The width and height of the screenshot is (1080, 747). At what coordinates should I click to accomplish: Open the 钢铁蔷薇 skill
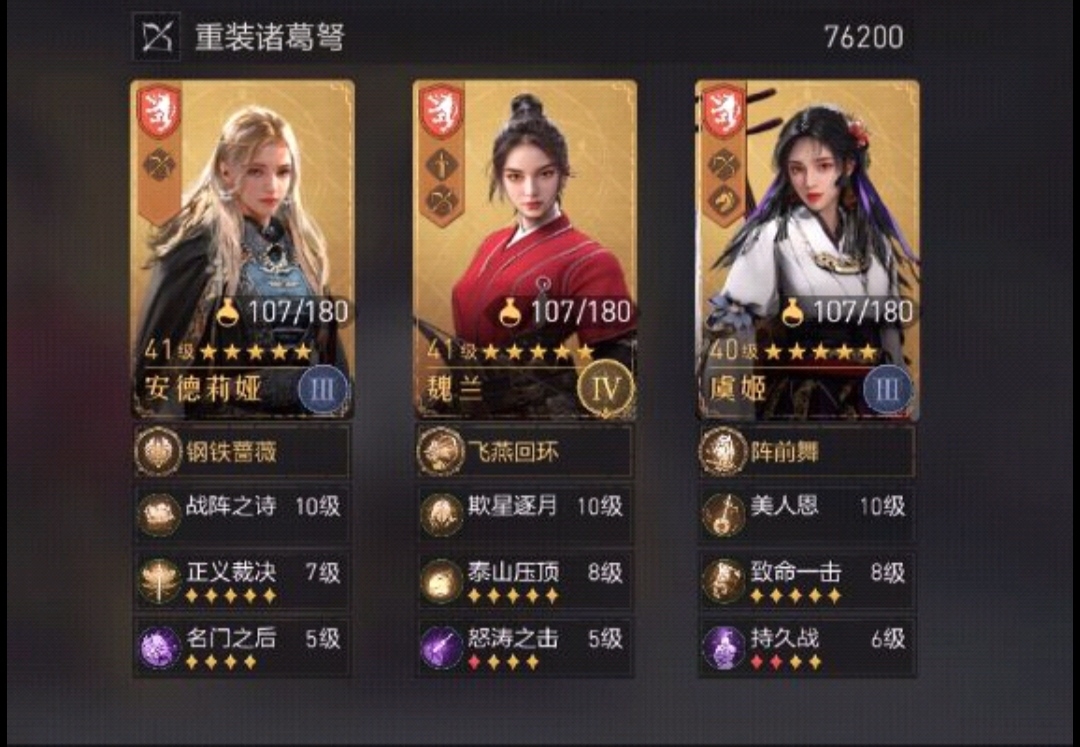pos(241,451)
